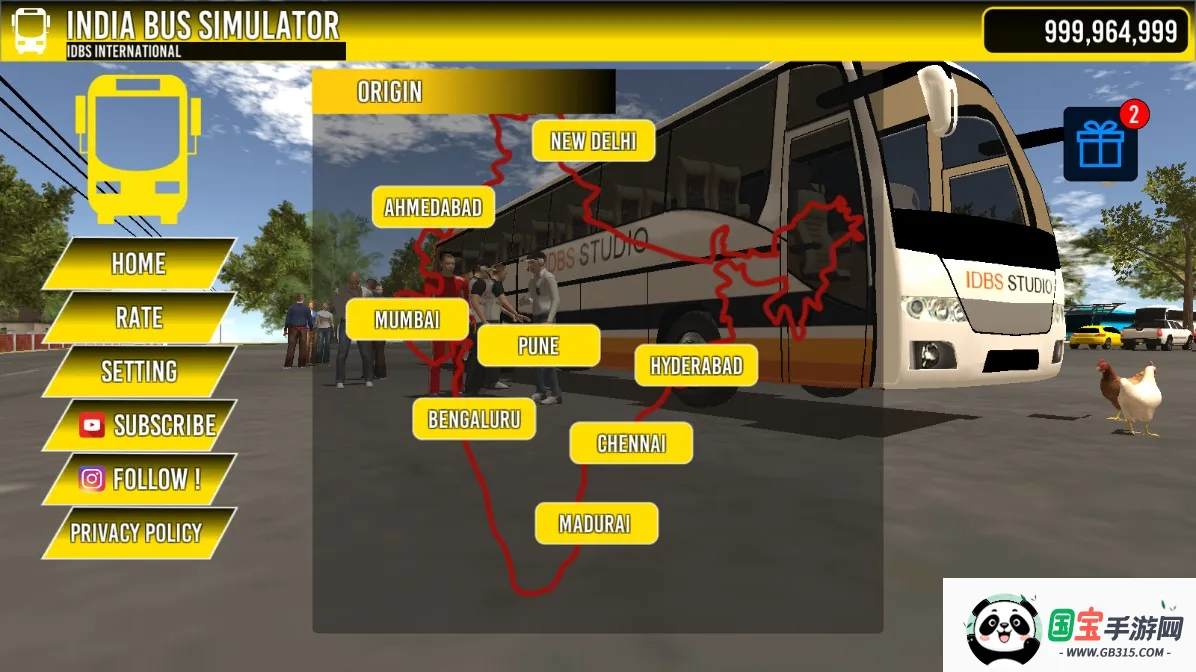
Task: Open the blue gift box rewards
Action: pyautogui.click(x=1100, y=146)
